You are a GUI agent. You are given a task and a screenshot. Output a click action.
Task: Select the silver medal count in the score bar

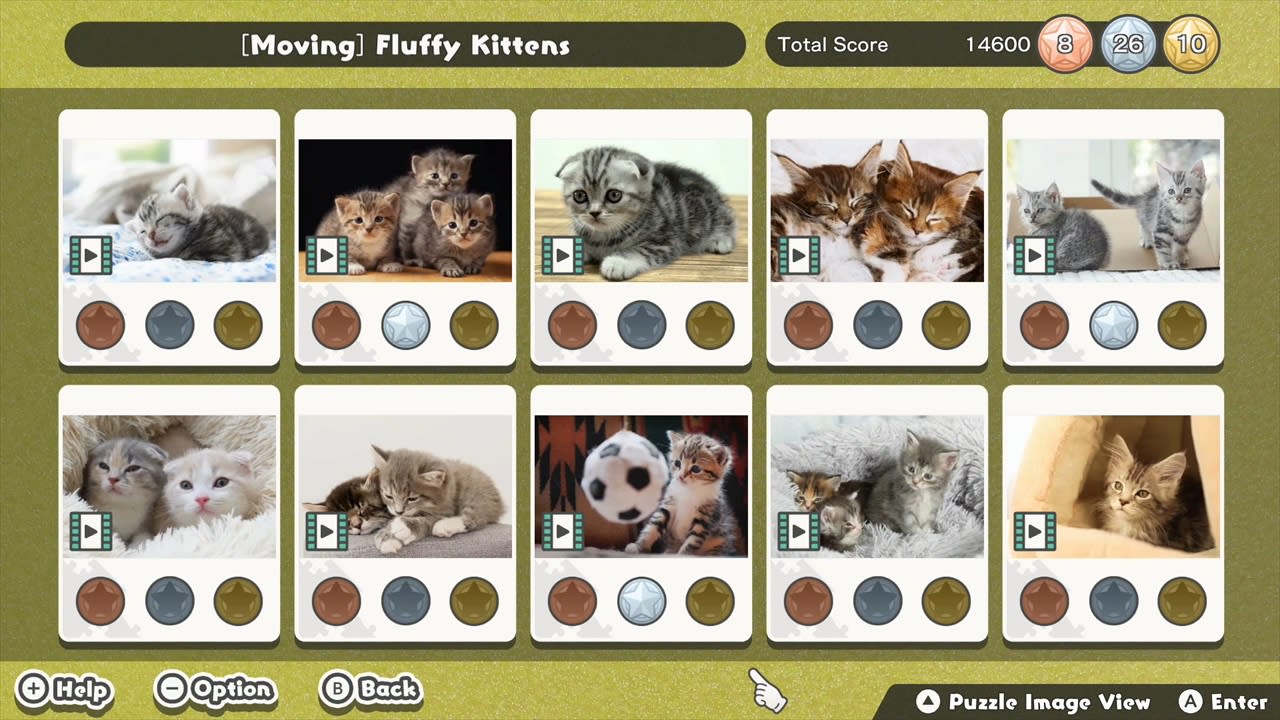click(x=1128, y=44)
